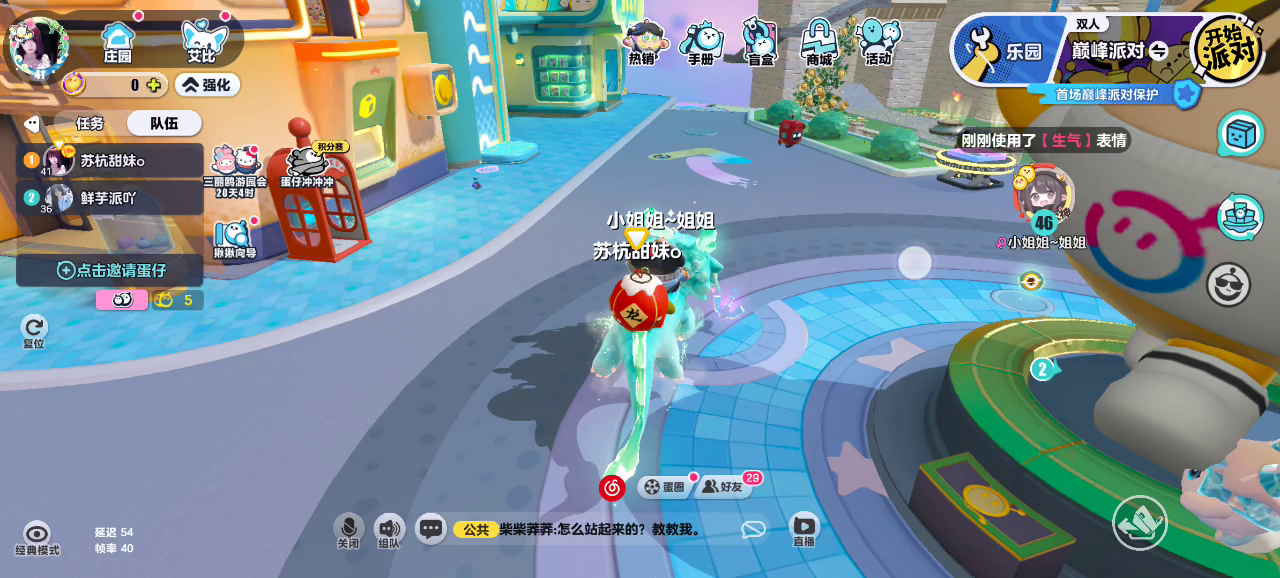Switch to the 任务 tab
The image size is (1280, 578).
[x=90, y=123]
